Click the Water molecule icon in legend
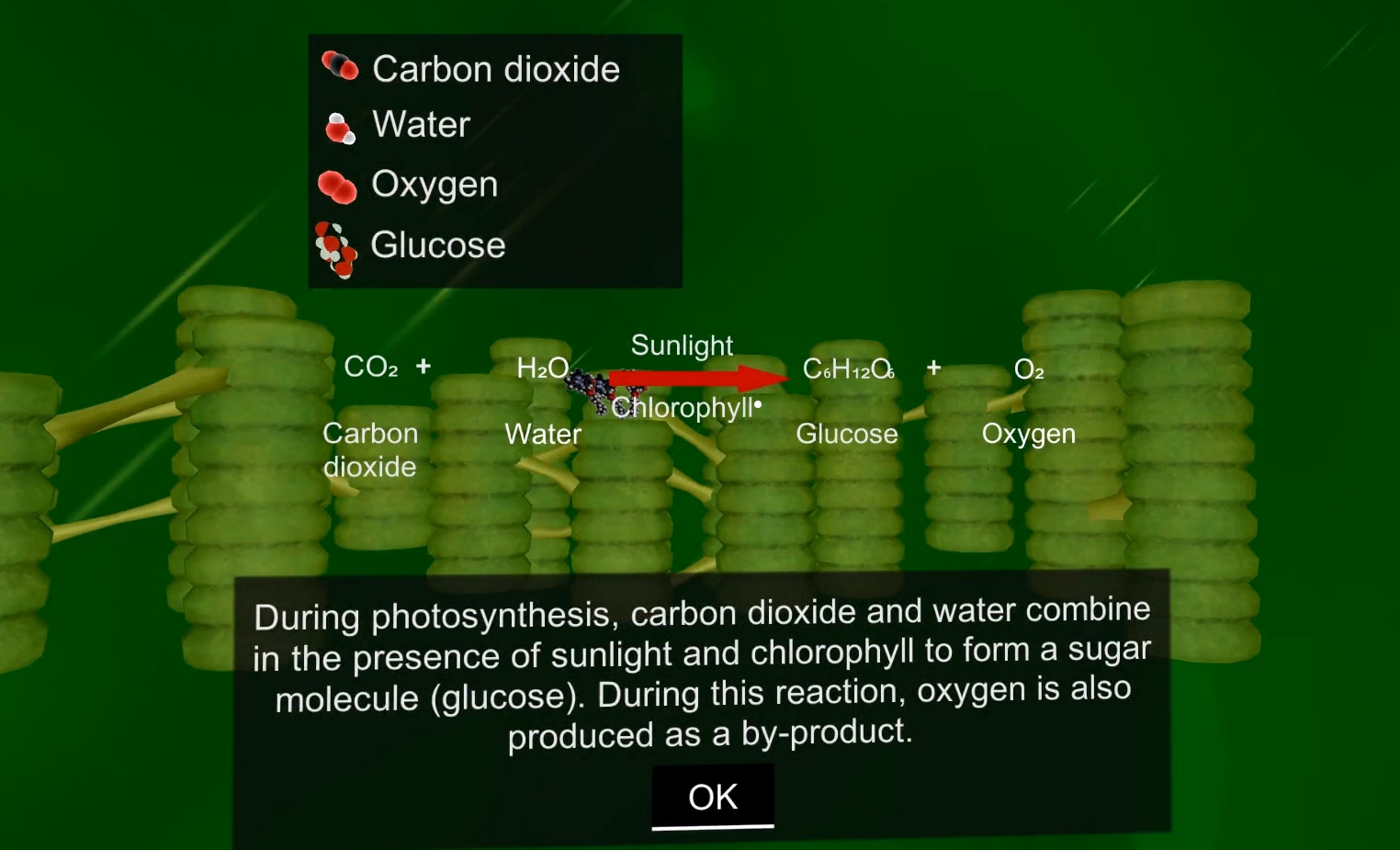 pos(340,128)
